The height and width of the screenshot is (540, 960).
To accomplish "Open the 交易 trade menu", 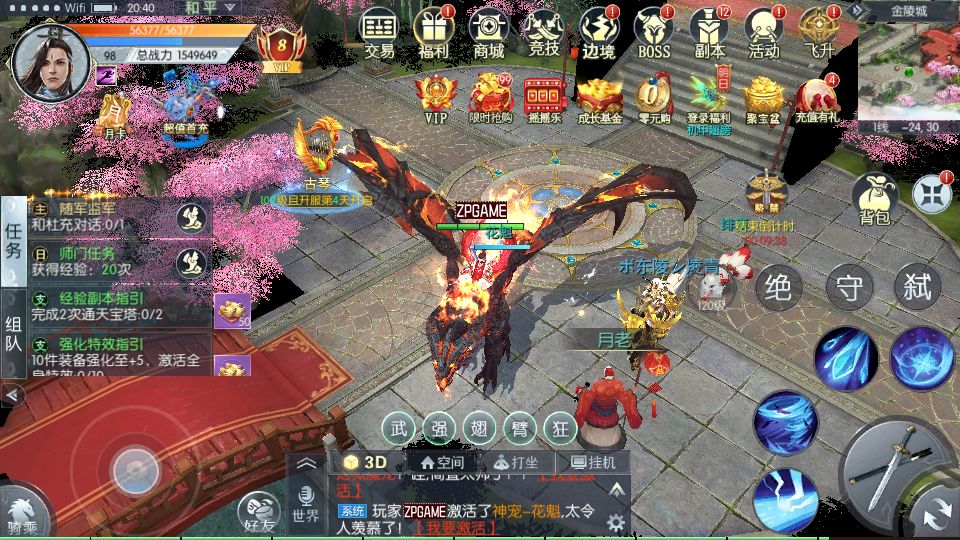I will pyautogui.click(x=379, y=32).
